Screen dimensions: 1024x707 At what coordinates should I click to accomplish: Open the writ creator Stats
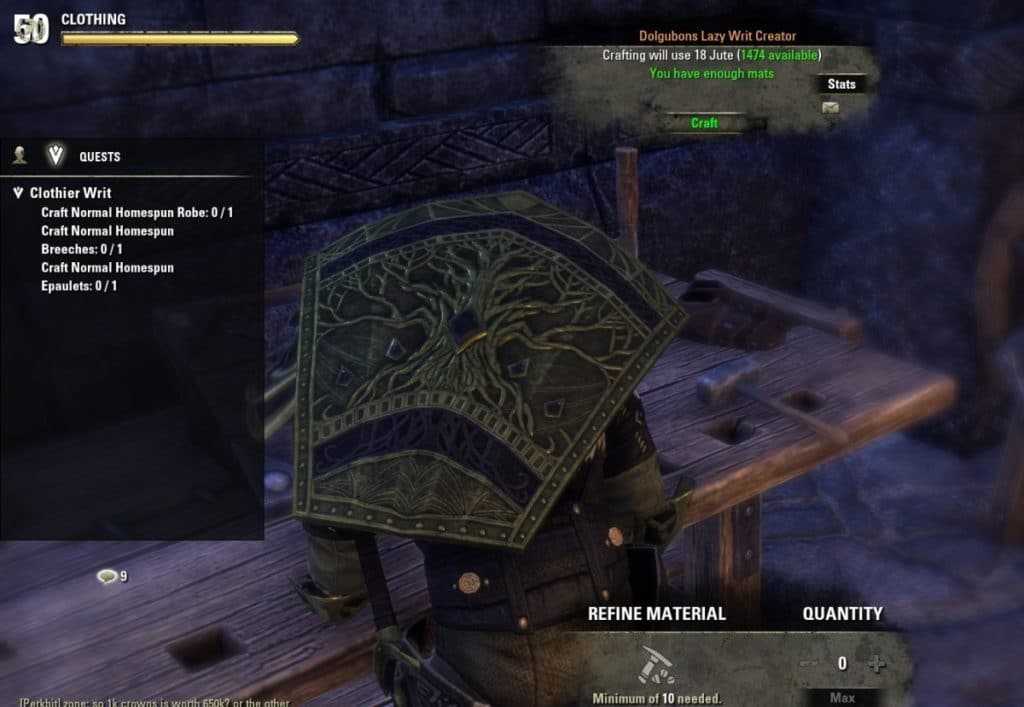coord(842,84)
